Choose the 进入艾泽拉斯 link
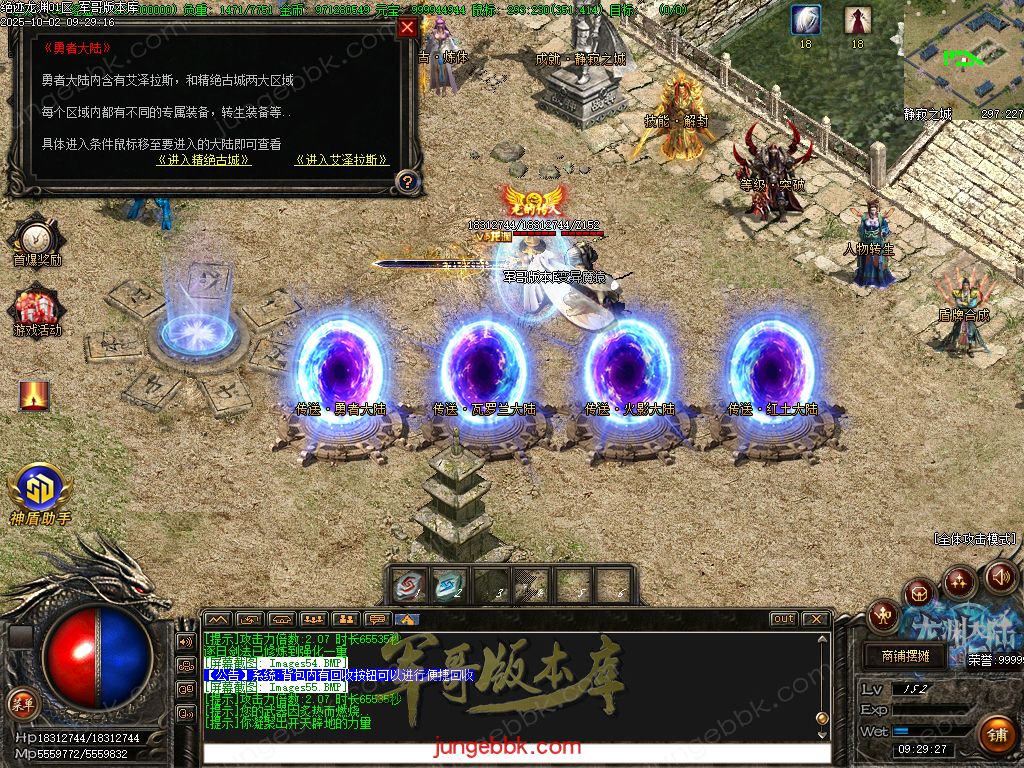The image size is (1024, 768). point(342,160)
